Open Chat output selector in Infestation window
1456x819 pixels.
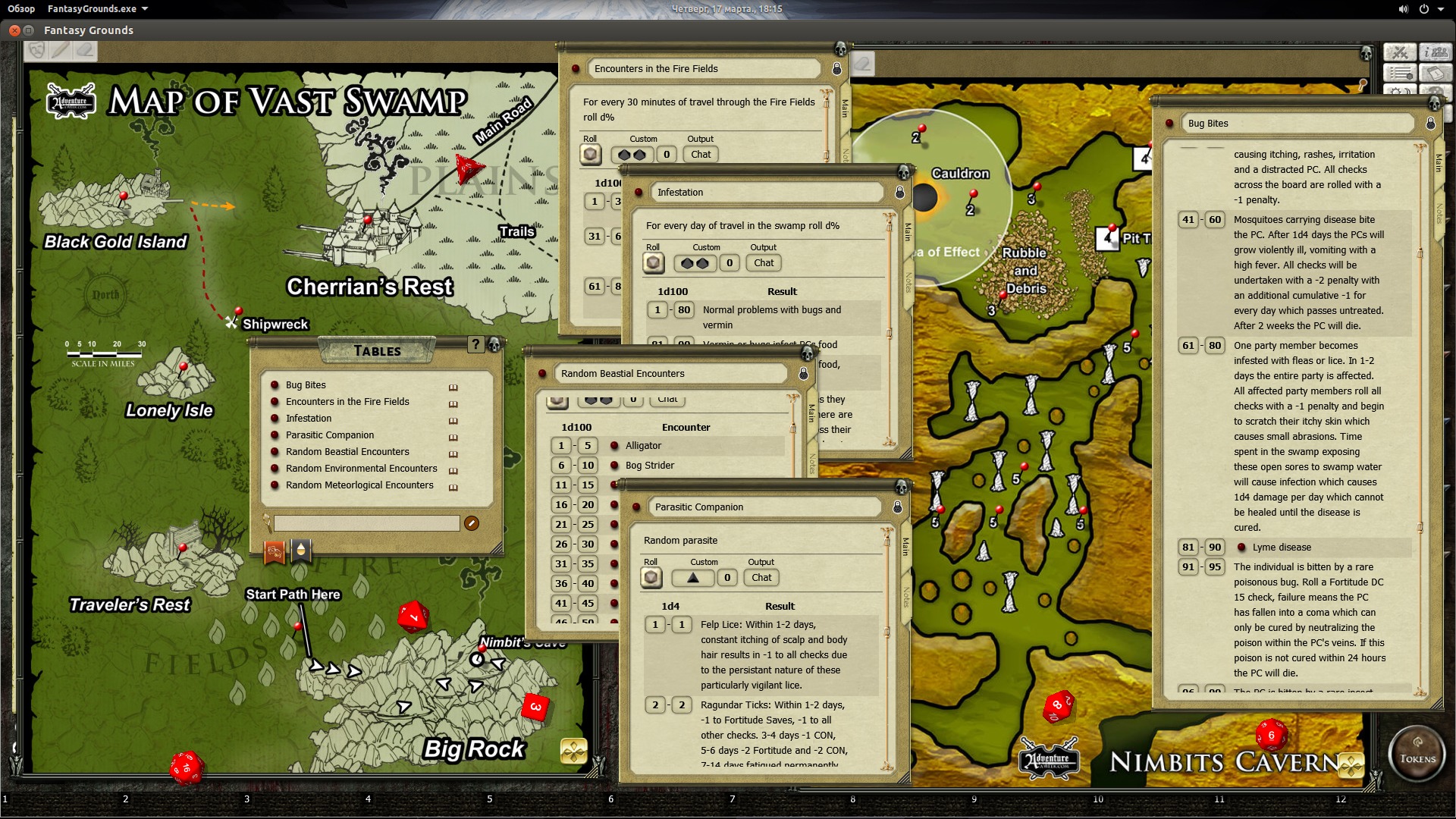pos(763,262)
